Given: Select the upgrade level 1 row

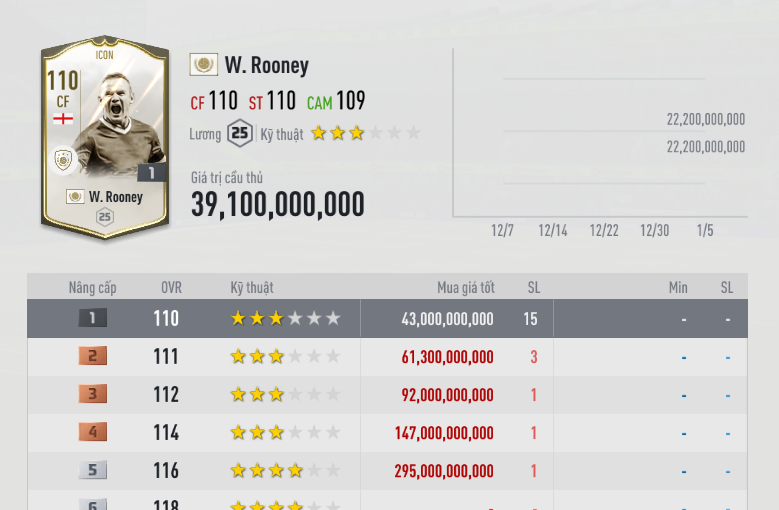Looking at the screenshot, I should point(388,319).
